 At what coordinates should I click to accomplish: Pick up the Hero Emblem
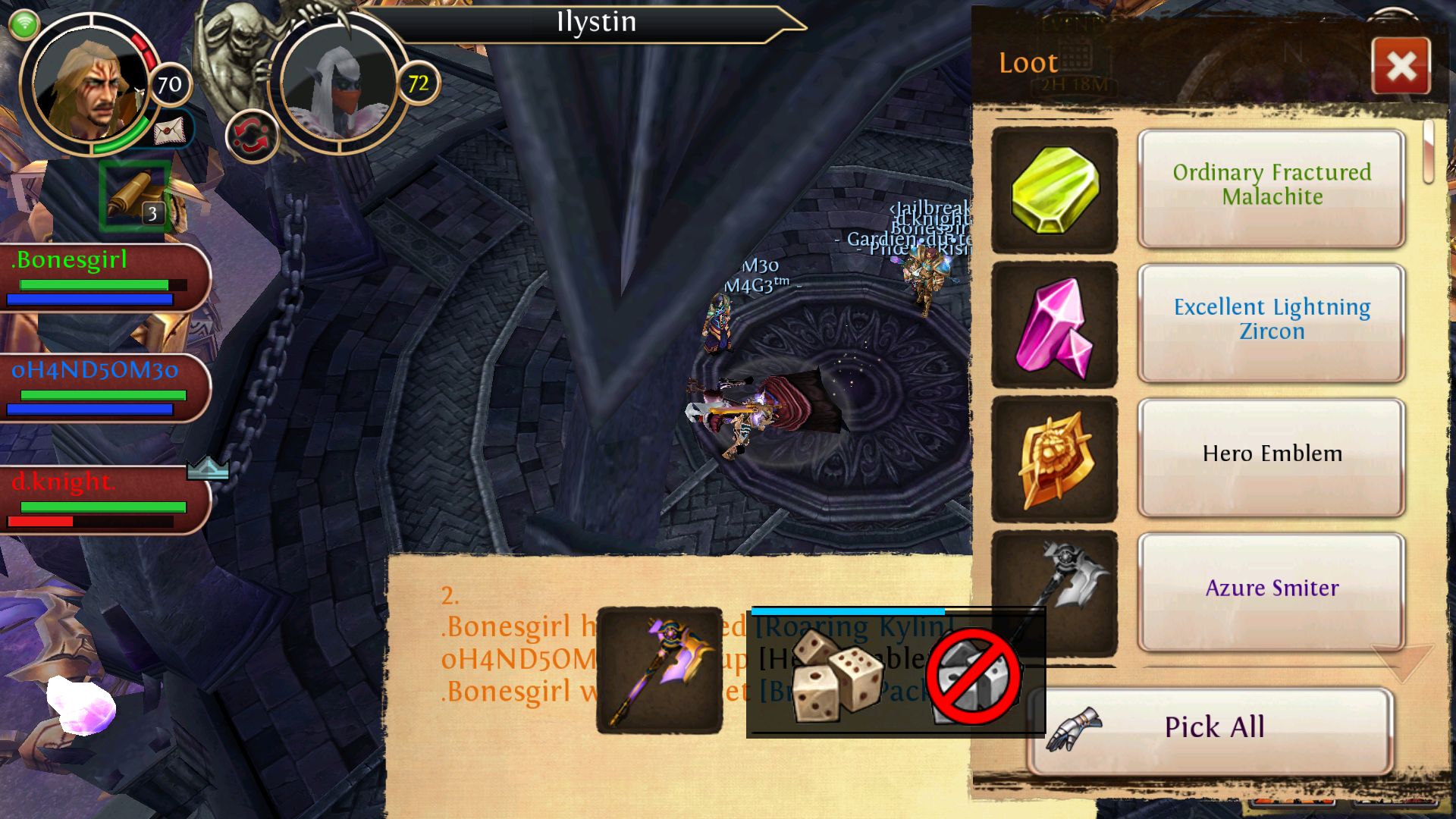(x=1271, y=456)
